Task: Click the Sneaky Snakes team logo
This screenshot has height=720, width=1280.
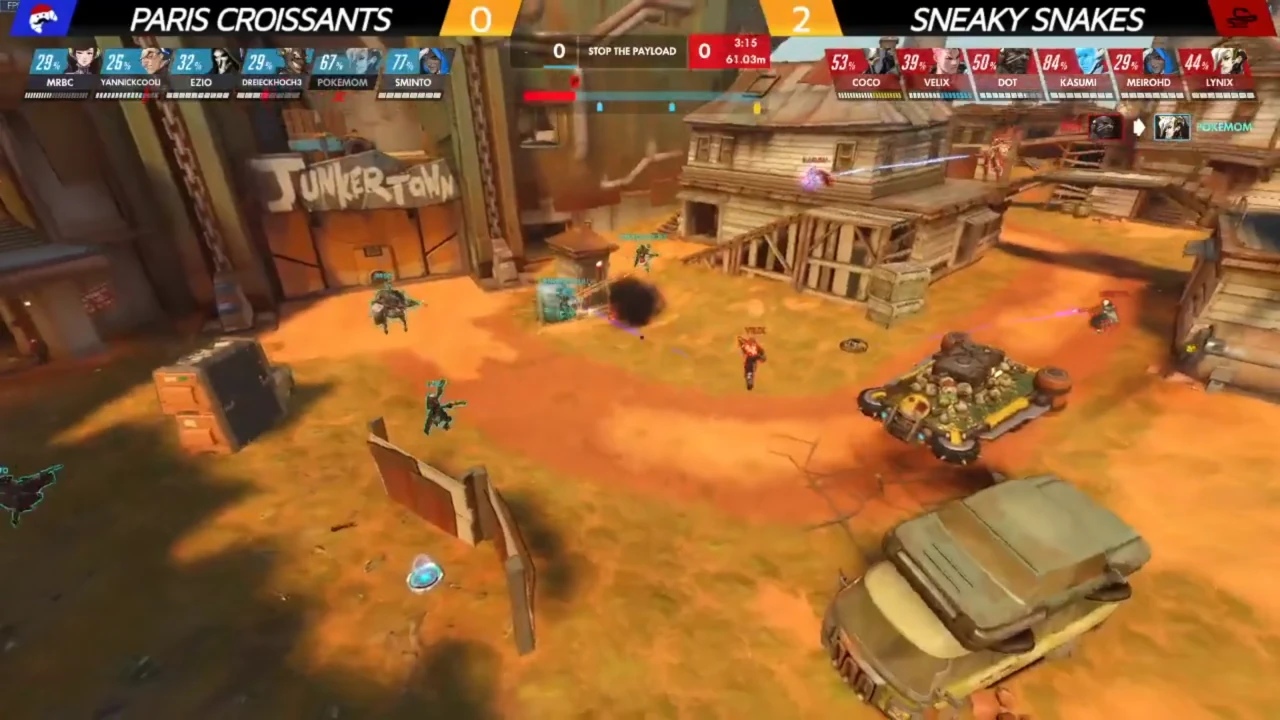Action: [x=1242, y=18]
